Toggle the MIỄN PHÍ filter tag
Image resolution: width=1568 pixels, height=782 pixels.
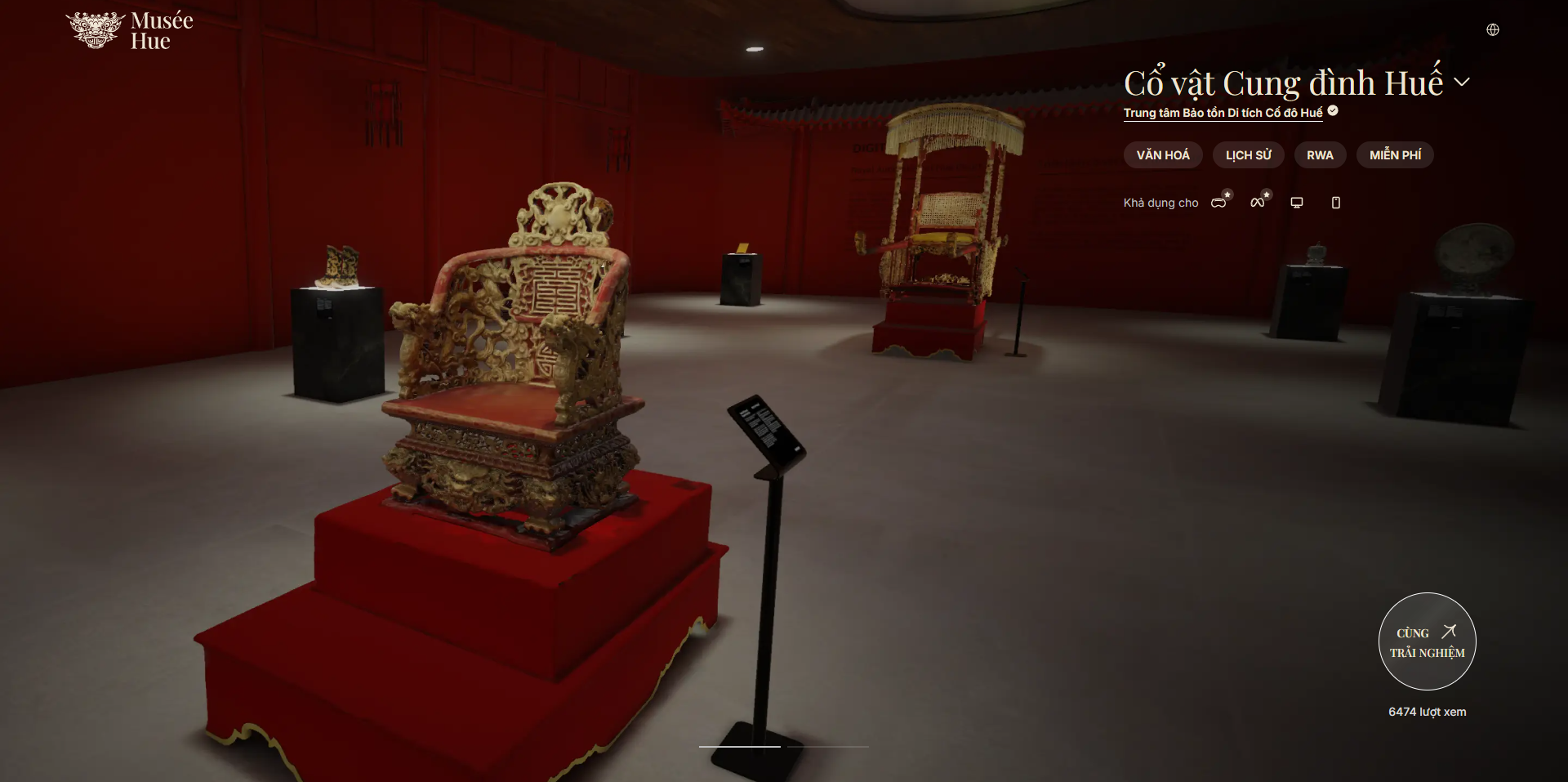coord(1395,154)
